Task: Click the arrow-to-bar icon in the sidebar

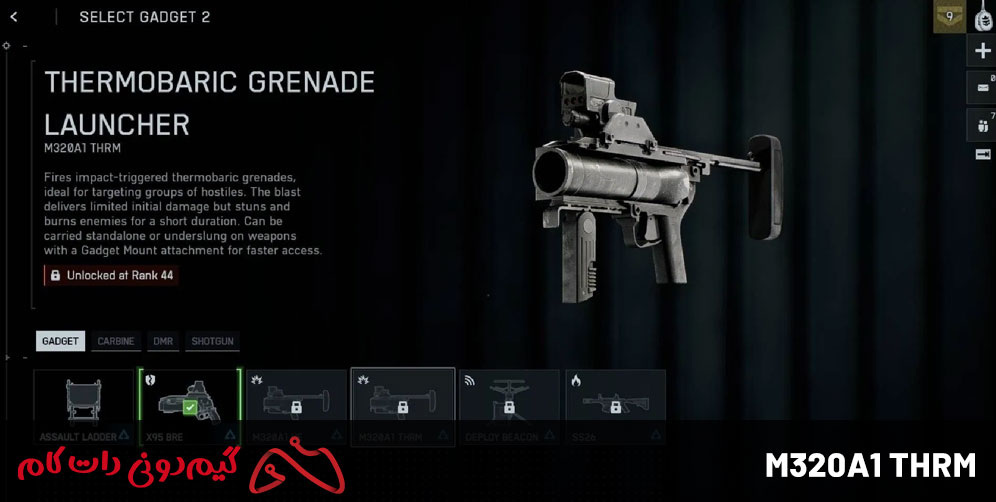Action: 982,154
